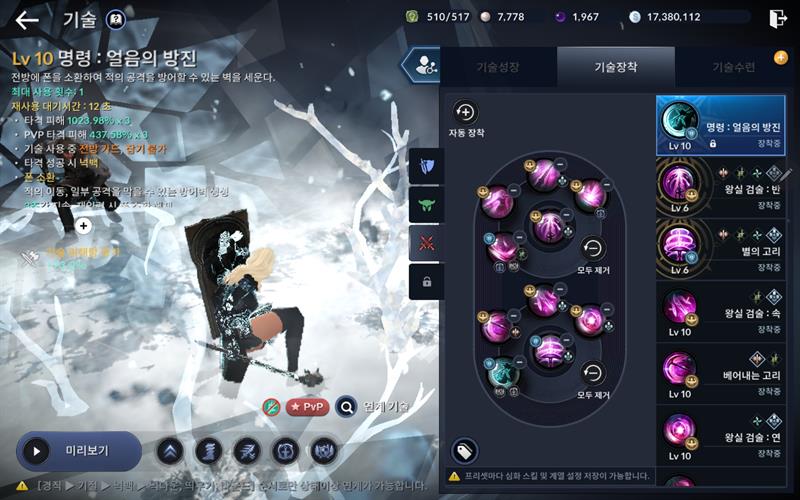Switch to the 기술성장 tab

coord(497,67)
